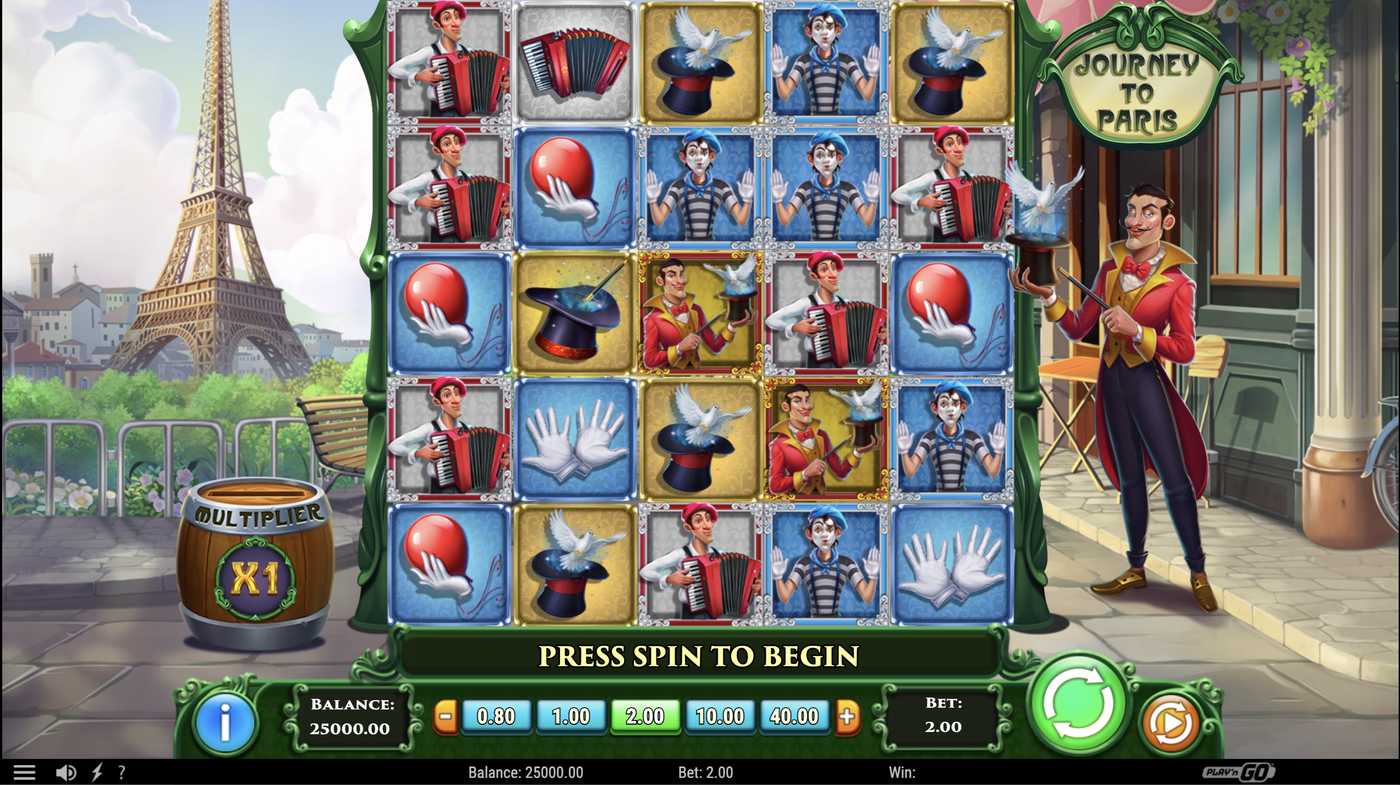
Task: Increase the bet with the plus stepper
Action: pyautogui.click(x=846, y=716)
